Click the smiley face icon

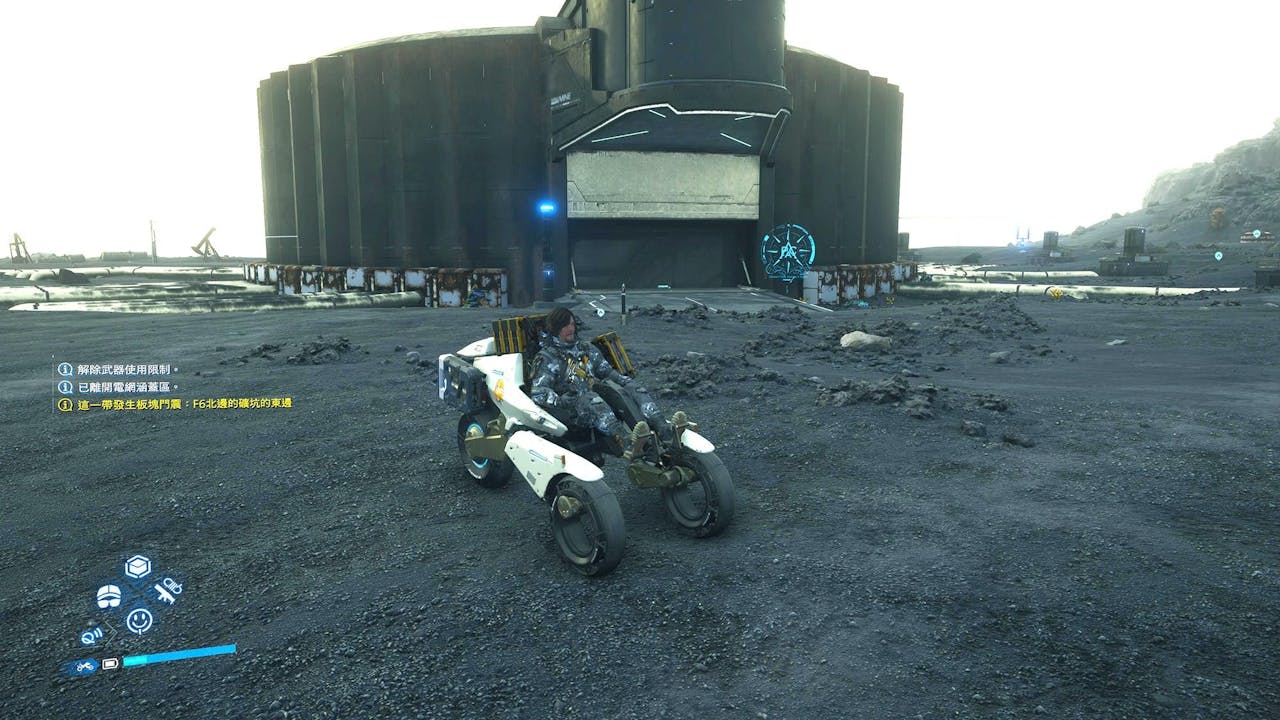tap(139, 621)
